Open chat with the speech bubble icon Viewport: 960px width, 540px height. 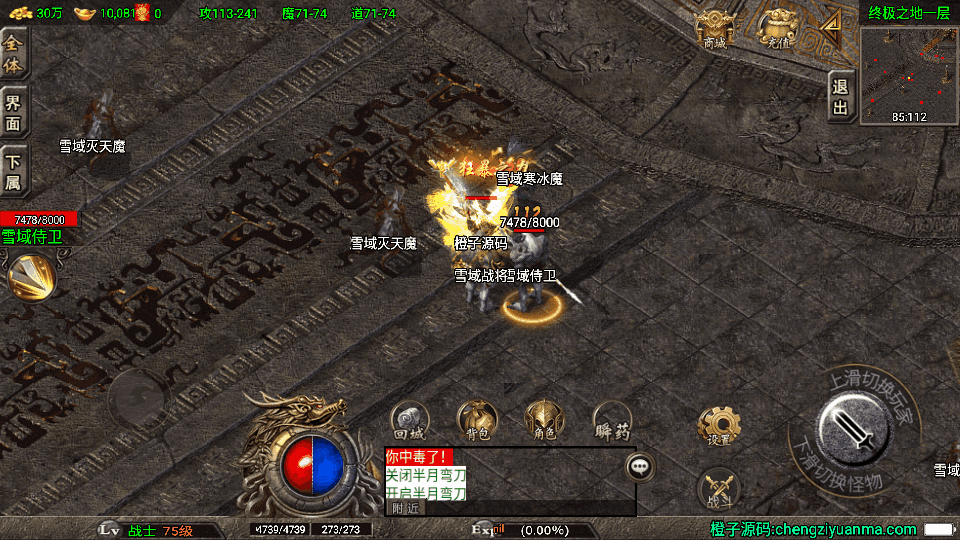coord(641,466)
